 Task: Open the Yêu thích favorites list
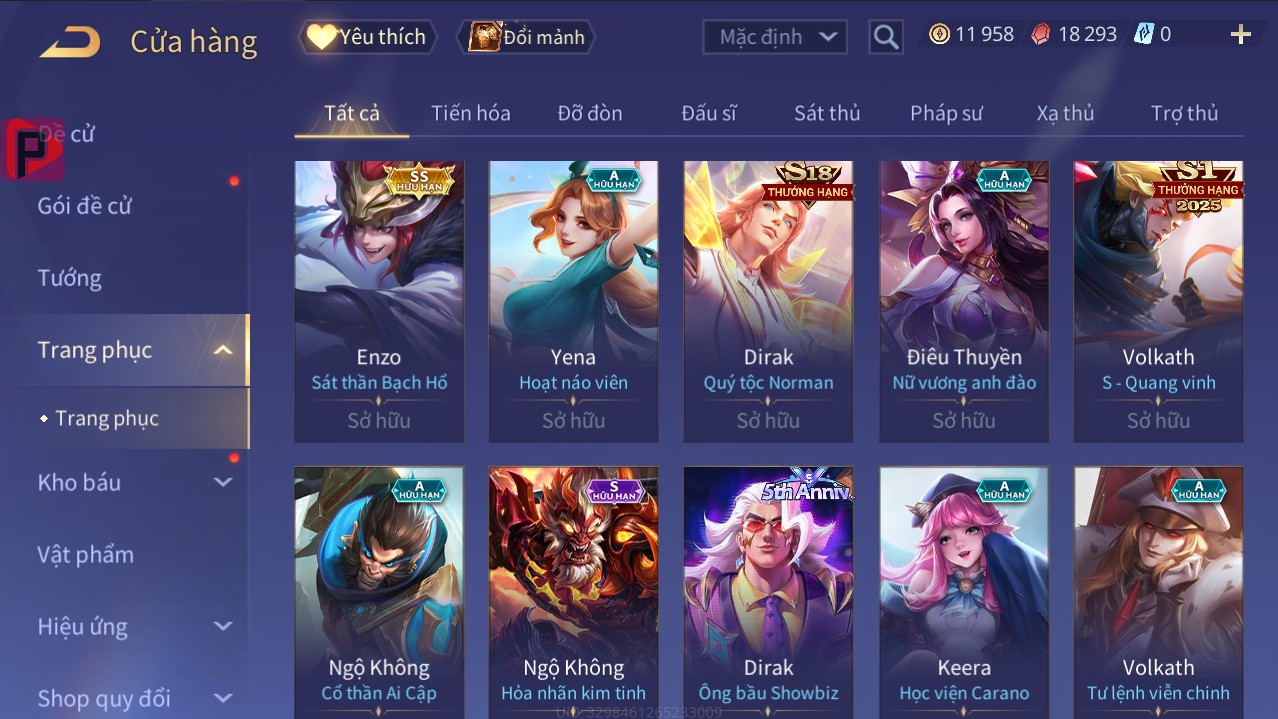point(367,37)
